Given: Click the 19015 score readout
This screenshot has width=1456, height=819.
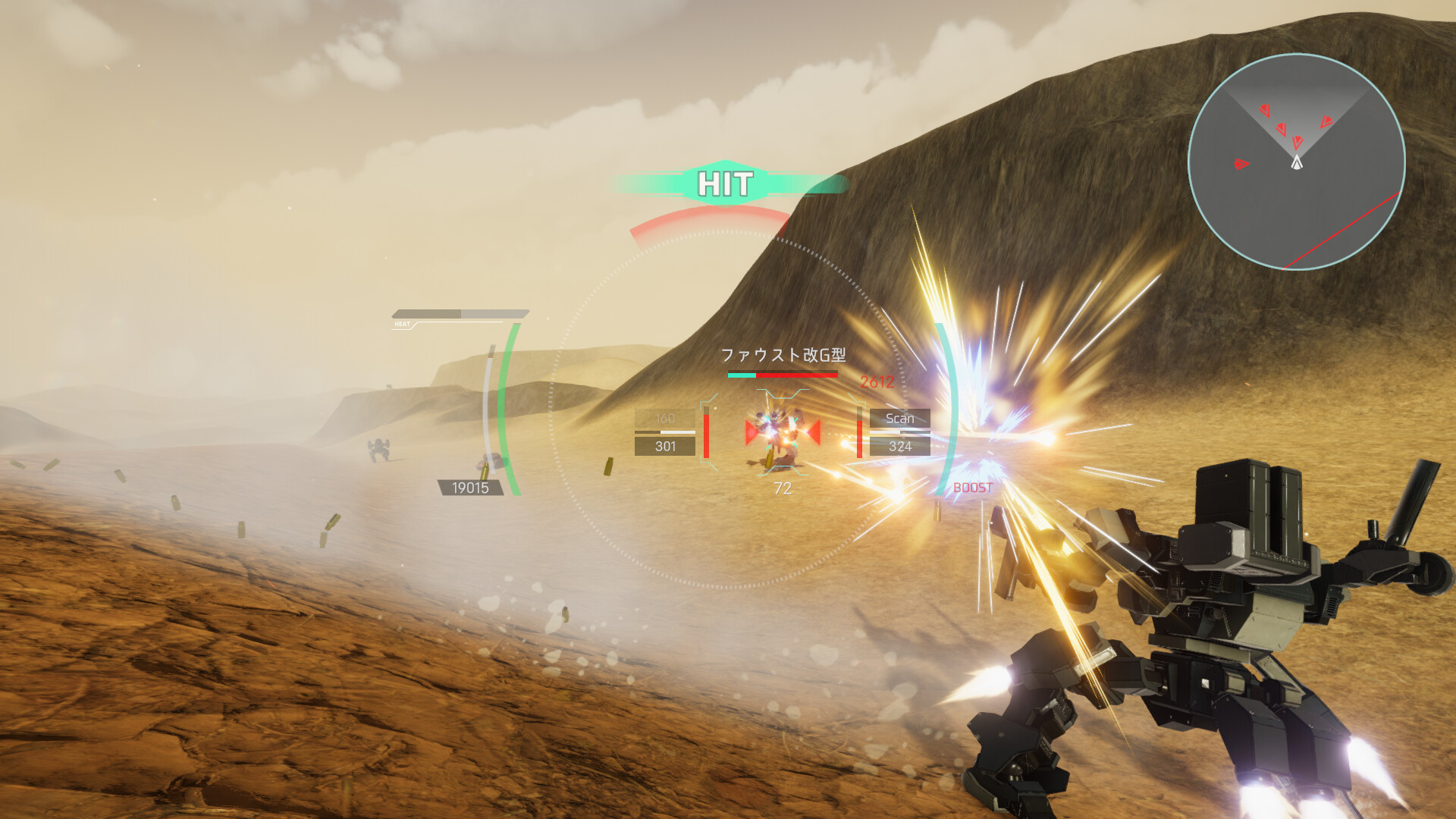Looking at the screenshot, I should pyautogui.click(x=469, y=485).
